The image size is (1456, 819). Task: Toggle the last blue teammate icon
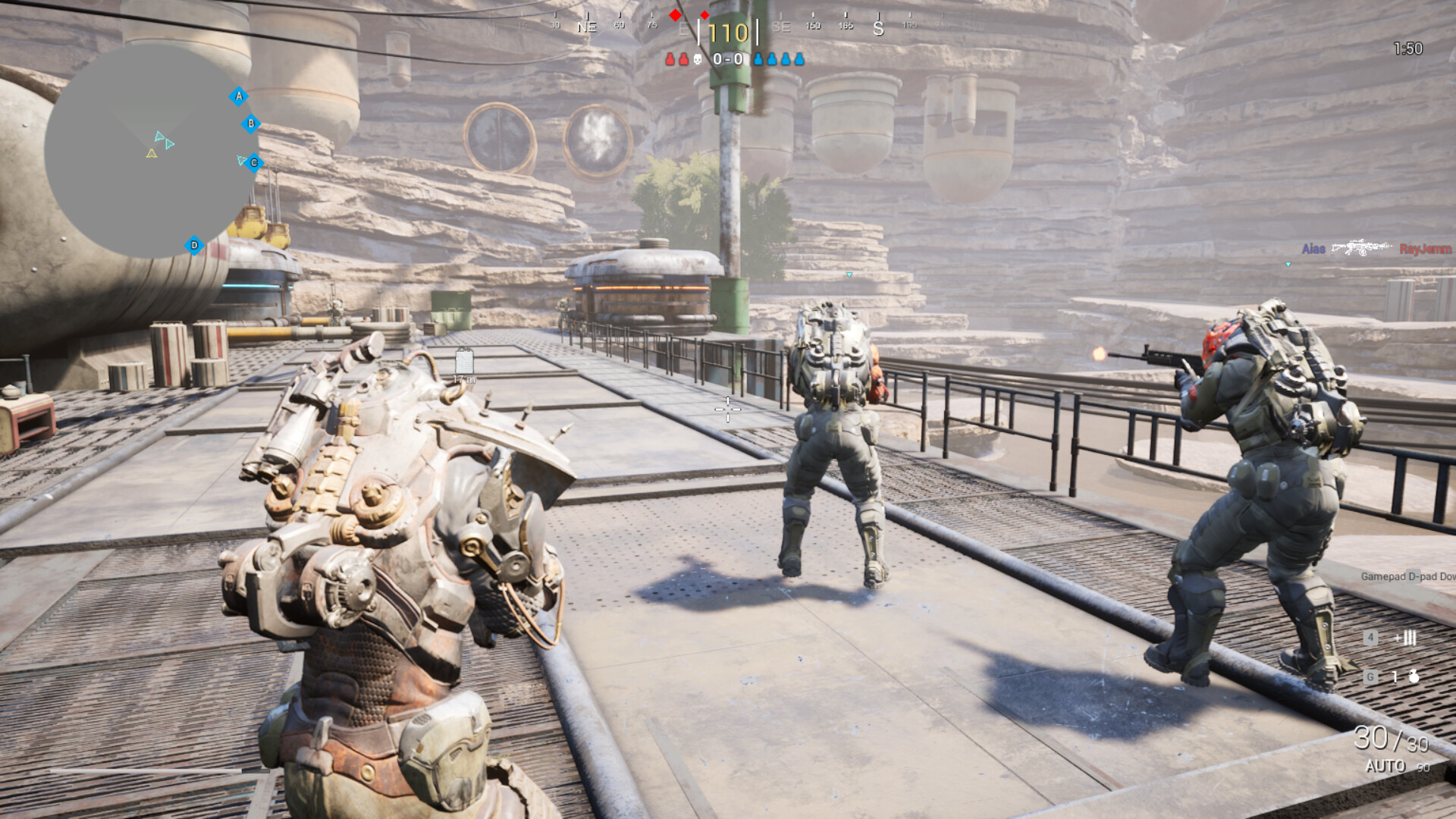(799, 58)
